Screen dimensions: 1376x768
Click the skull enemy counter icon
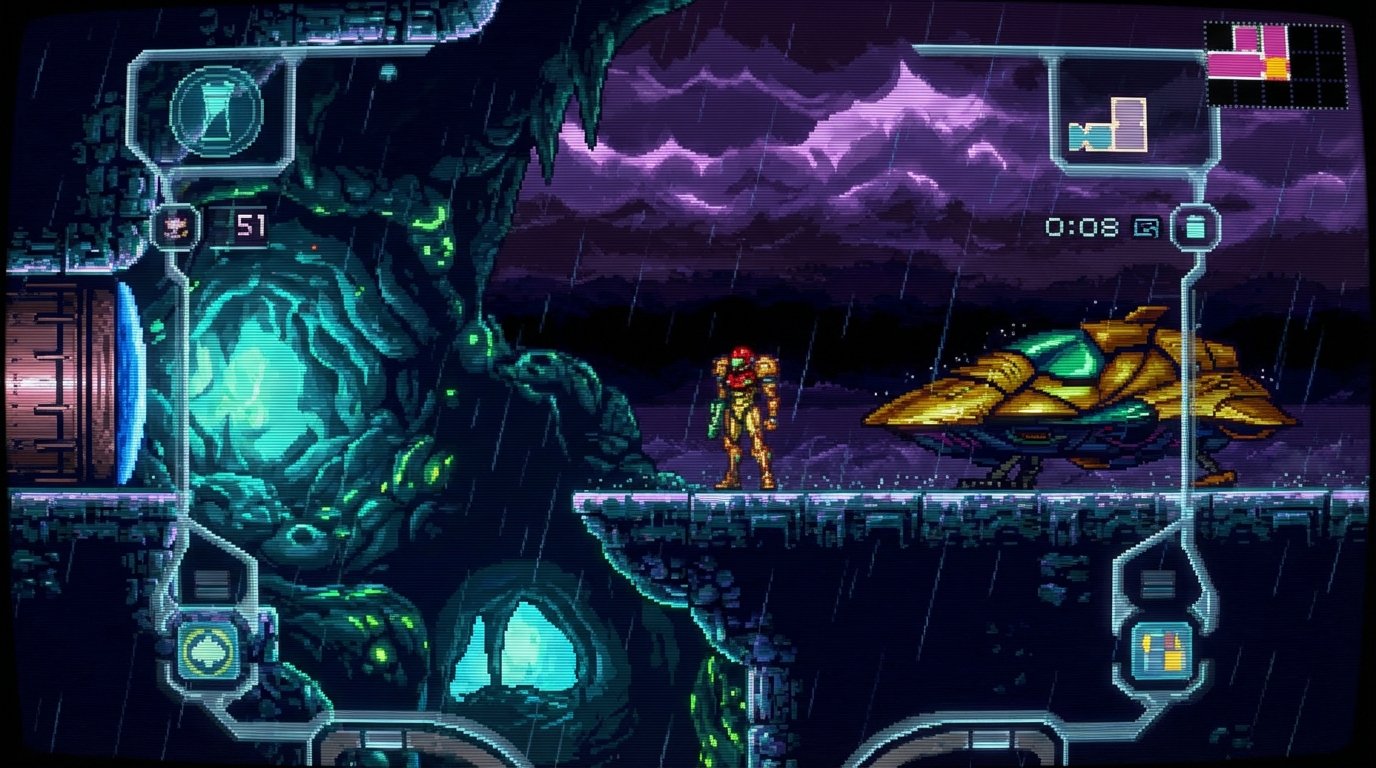[x=176, y=225]
